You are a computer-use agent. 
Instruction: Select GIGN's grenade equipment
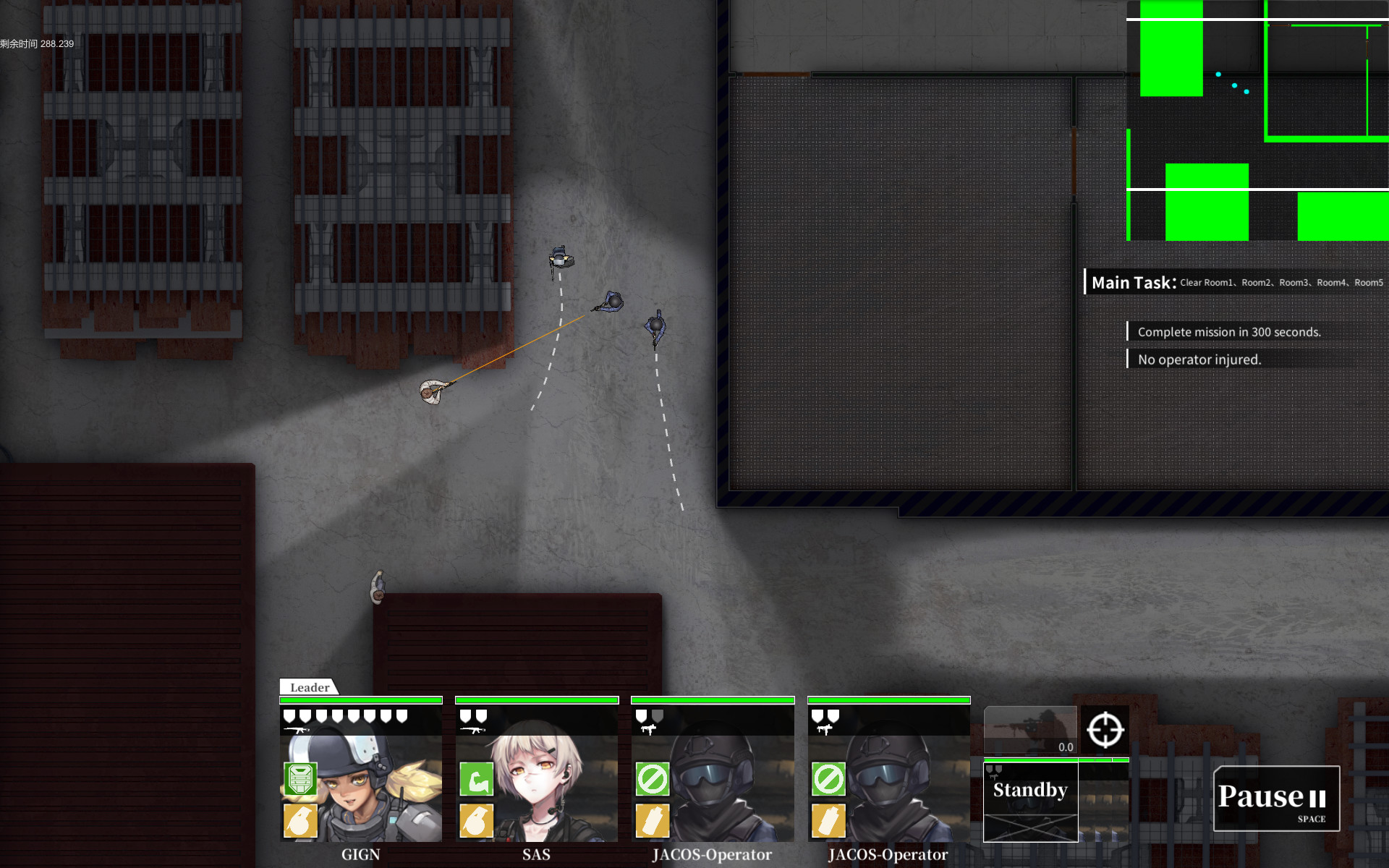point(300,822)
